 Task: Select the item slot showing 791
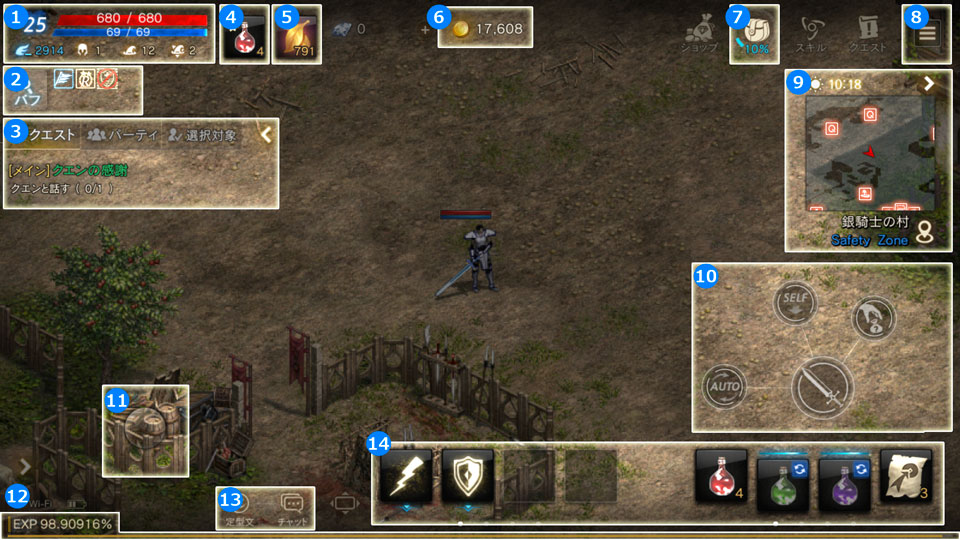pyautogui.click(x=296, y=34)
